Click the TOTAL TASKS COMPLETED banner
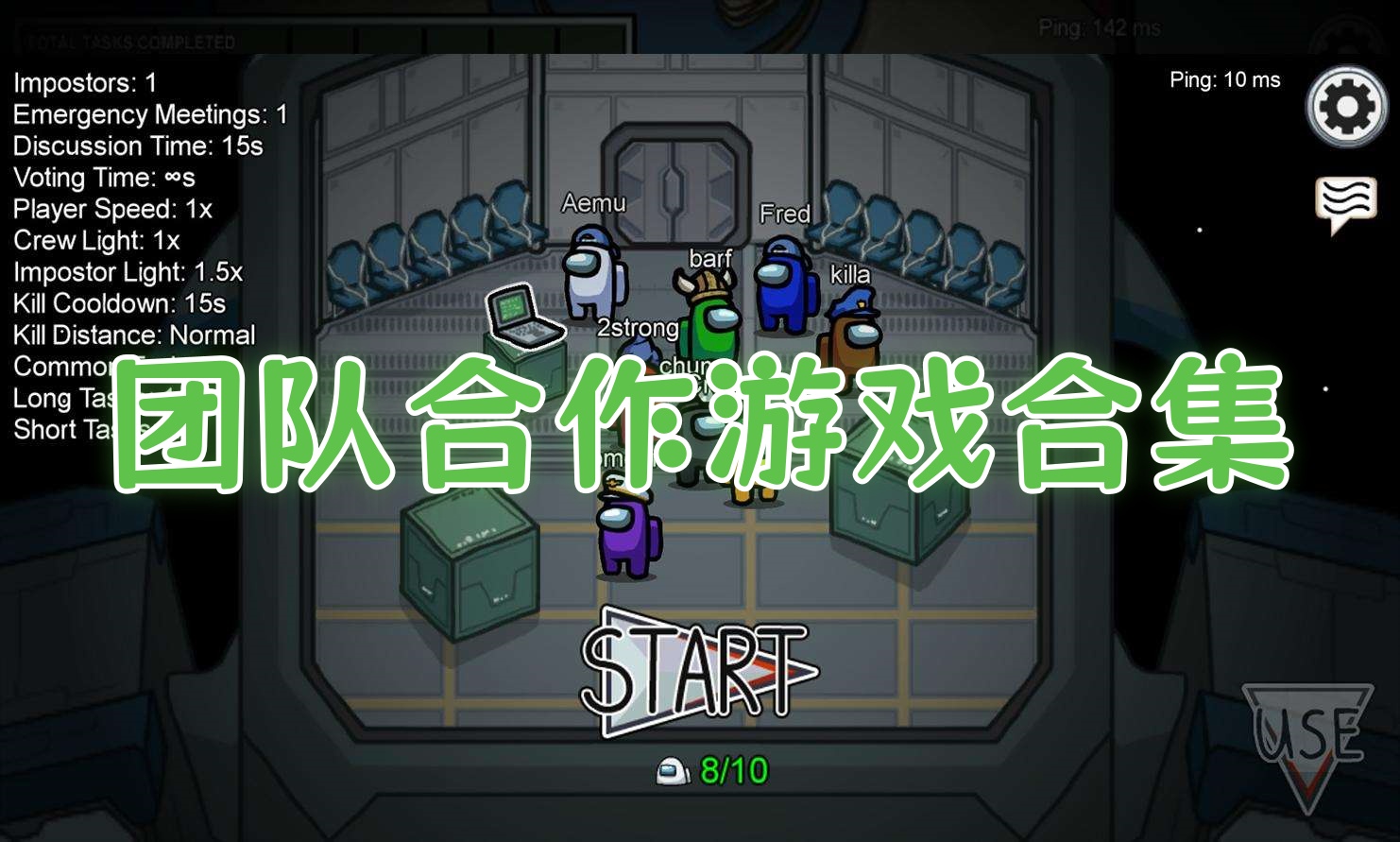Screen dimensions: 1400x842 (128, 40)
